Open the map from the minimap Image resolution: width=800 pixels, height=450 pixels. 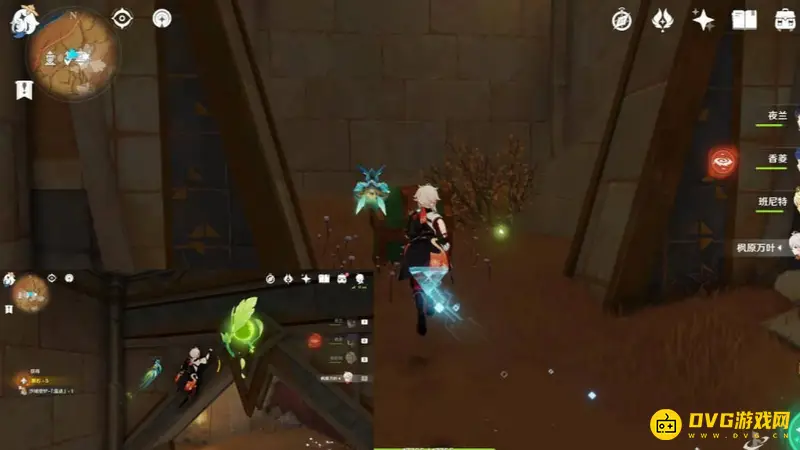tap(72, 55)
